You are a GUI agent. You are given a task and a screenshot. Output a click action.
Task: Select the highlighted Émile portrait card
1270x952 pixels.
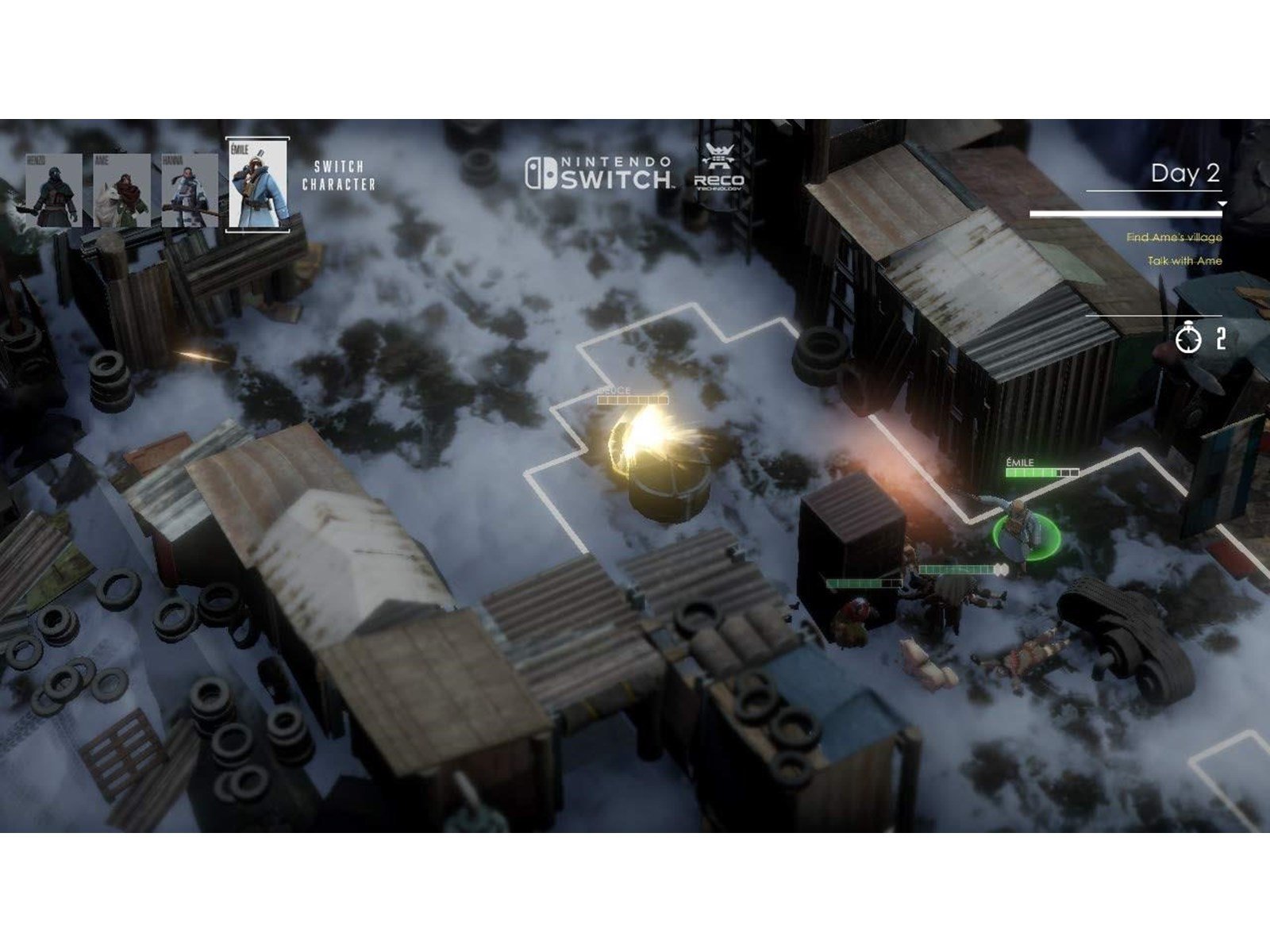pos(257,186)
